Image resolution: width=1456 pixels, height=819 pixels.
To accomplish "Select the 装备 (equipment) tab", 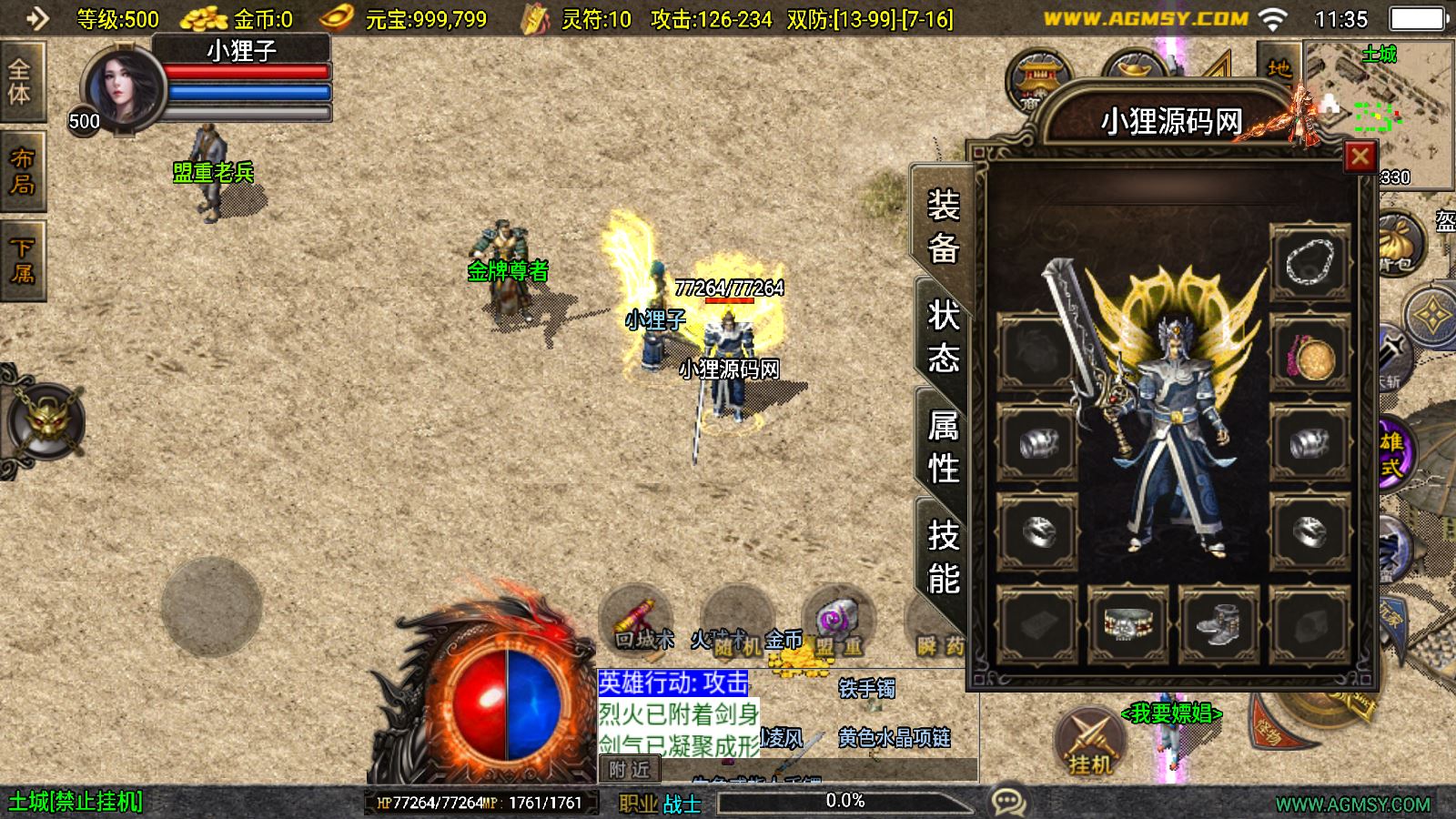I will [943, 225].
